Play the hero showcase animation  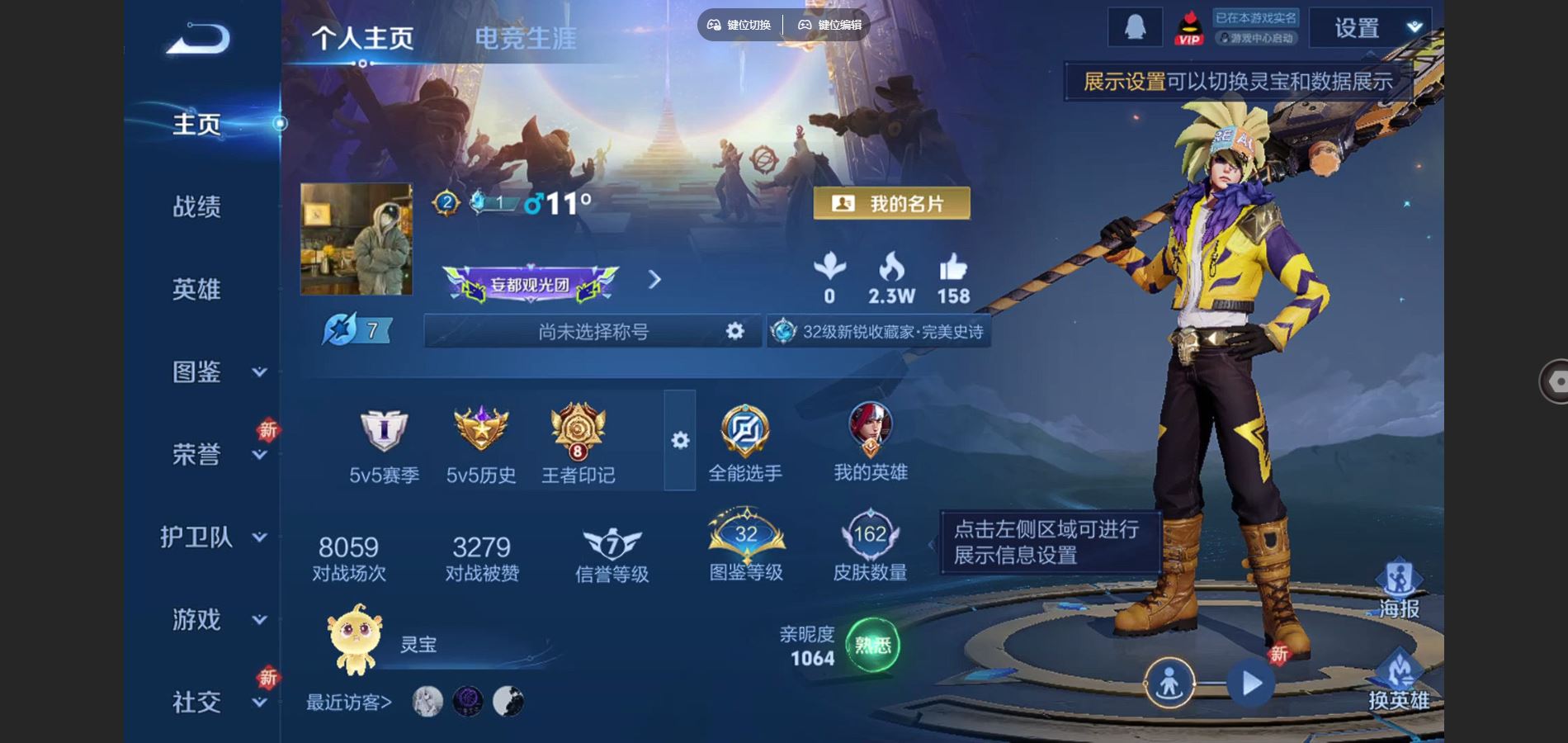click(1250, 684)
